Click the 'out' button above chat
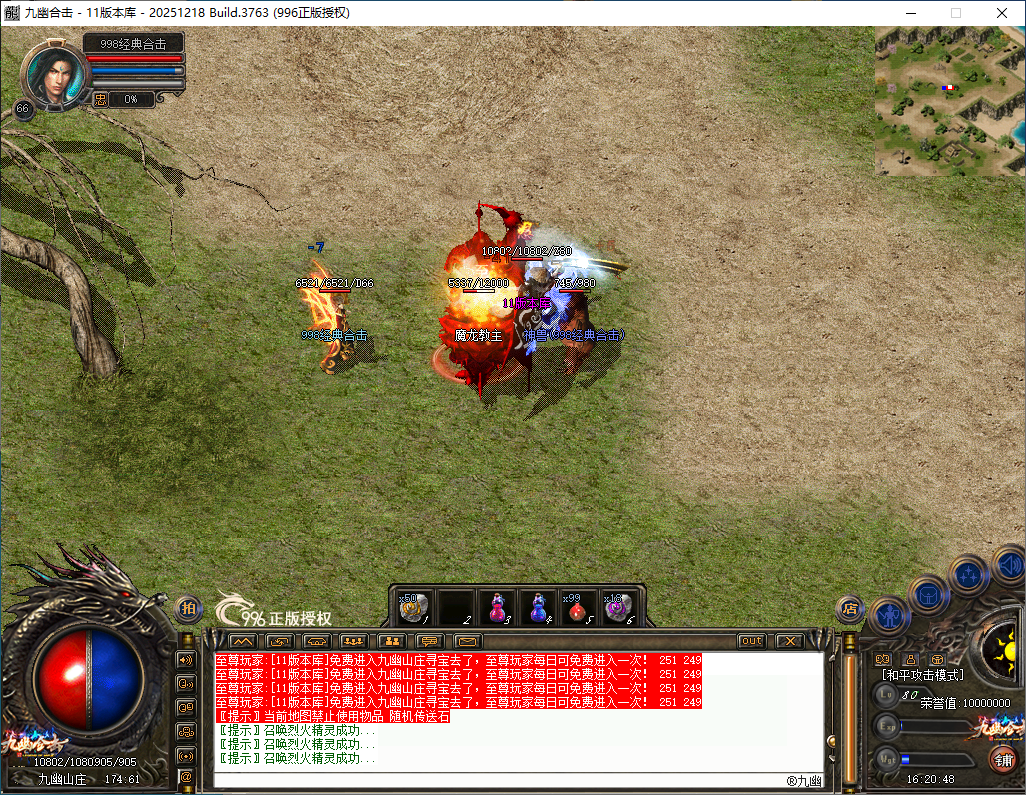 pyautogui.click(x=752, y=641)
